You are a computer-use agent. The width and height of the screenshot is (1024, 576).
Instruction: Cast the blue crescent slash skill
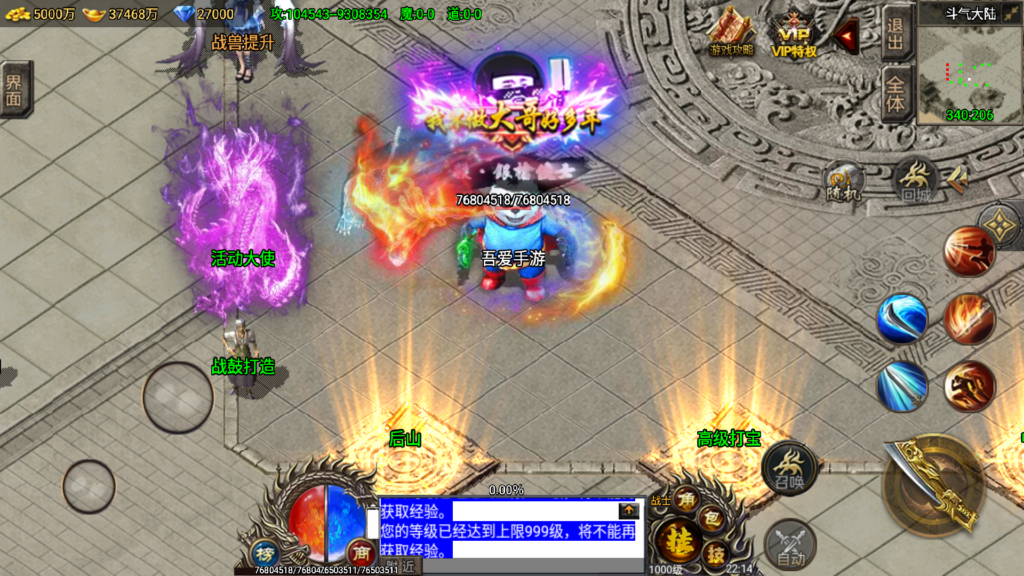pos(902,318)
